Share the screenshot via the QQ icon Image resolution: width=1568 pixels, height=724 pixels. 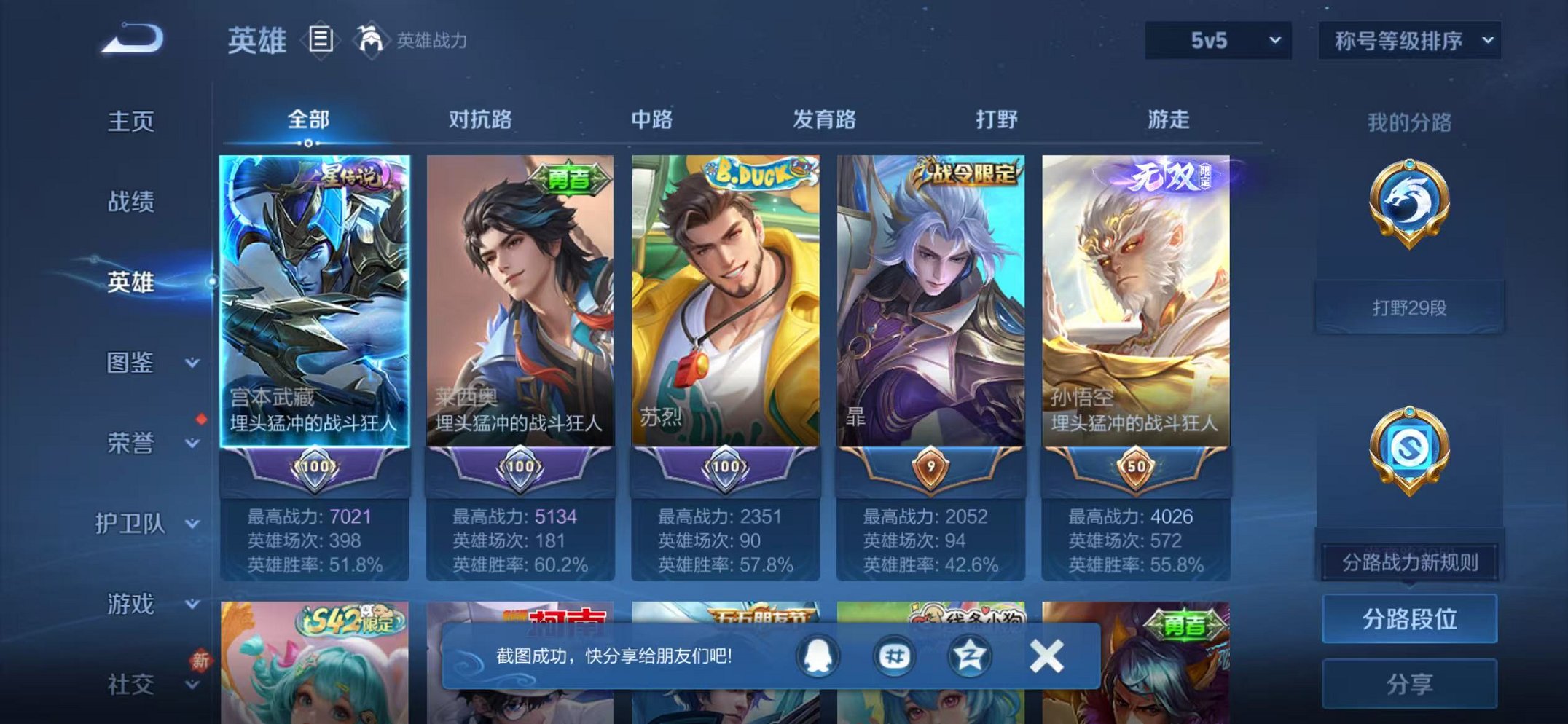(x=818, y=655)
